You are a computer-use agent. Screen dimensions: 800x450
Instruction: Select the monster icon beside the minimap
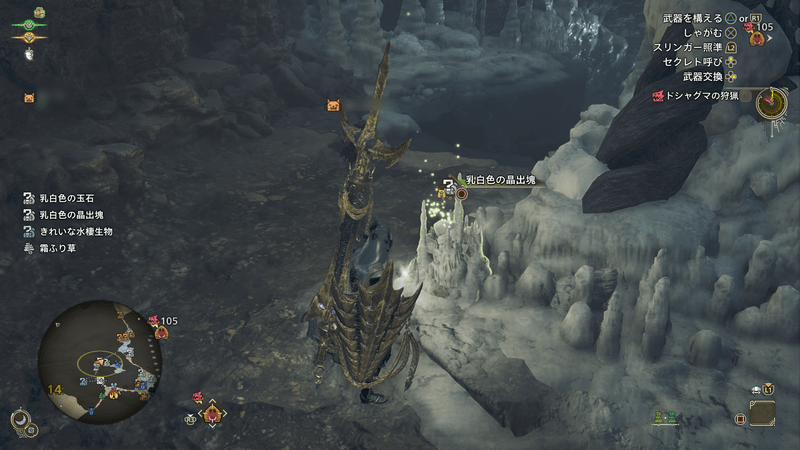click(x=159, y=327)
